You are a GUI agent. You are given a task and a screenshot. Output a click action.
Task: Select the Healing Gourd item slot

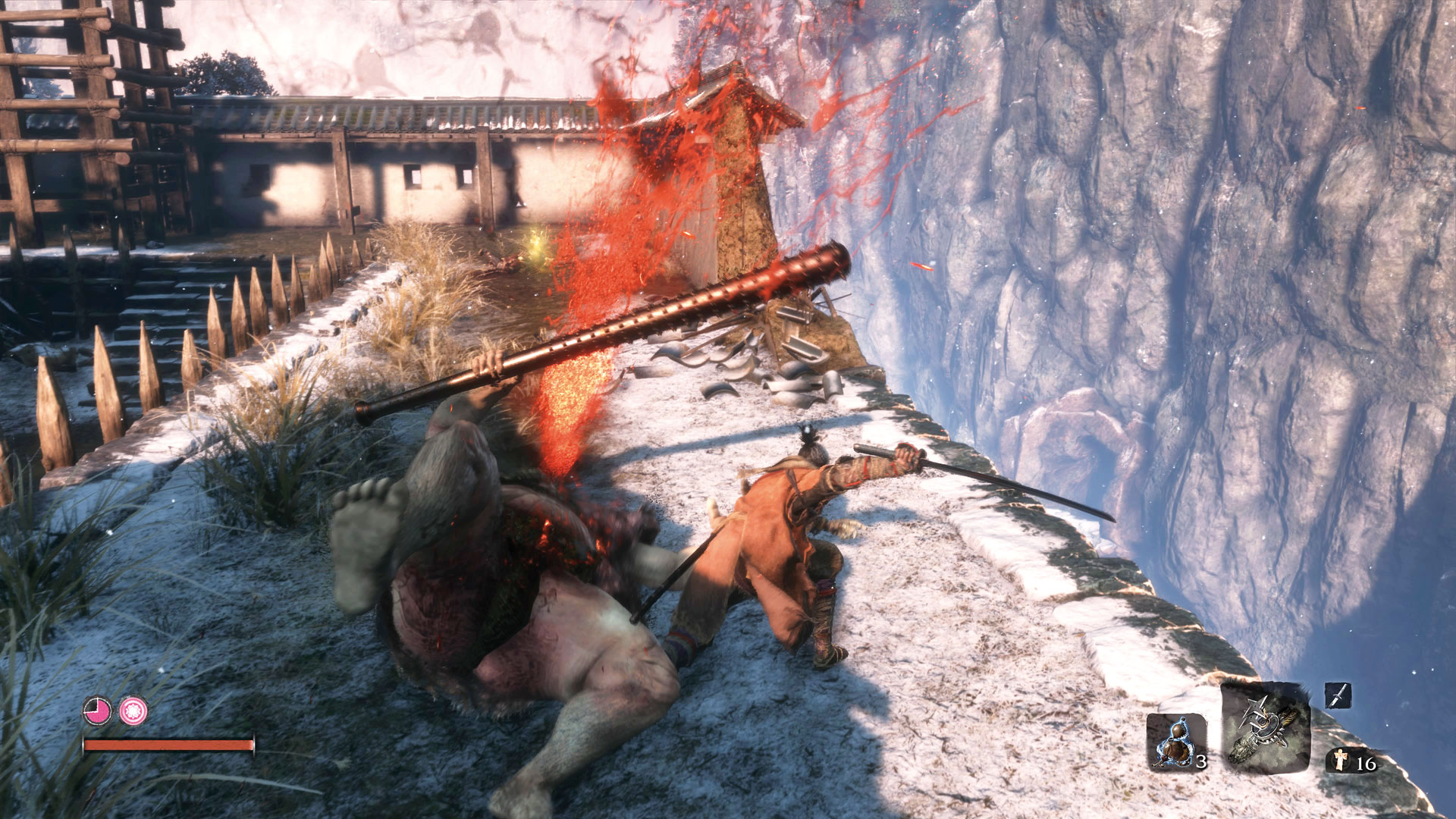click(1175, 741)
